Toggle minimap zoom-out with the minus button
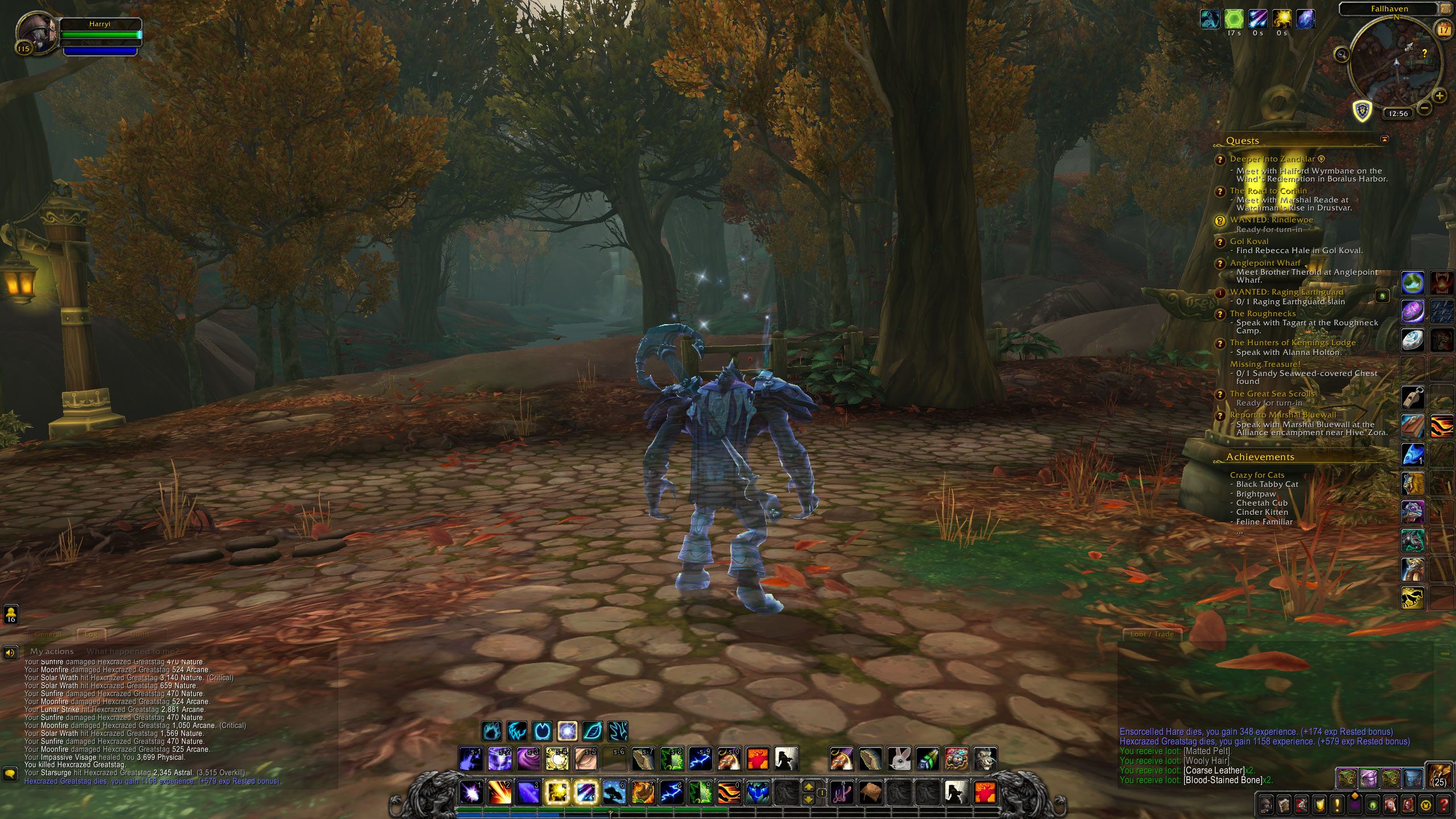The width and height of the screenshot is (1456, 819). point(1426,109)
